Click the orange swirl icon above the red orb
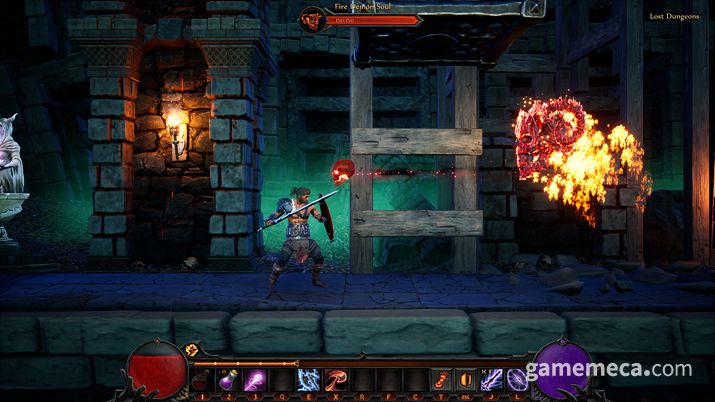 click(x=193, y=349)
